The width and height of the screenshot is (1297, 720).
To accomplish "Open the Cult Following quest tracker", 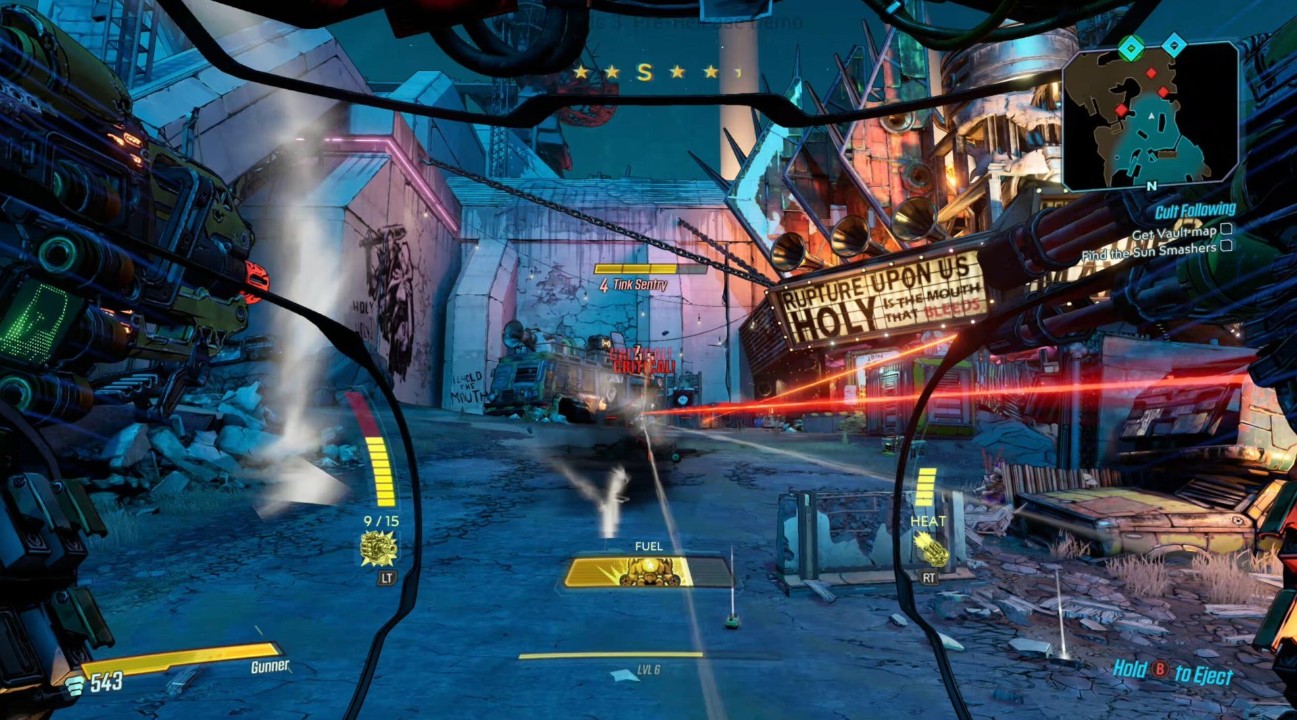I will pos(1195,210).
